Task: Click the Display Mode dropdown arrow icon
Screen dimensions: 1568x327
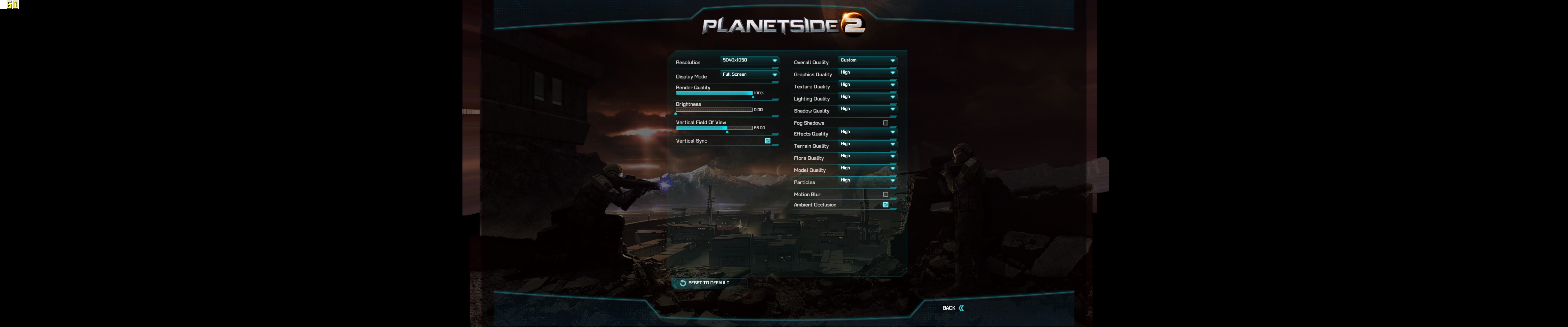Action: click(775, 75)
